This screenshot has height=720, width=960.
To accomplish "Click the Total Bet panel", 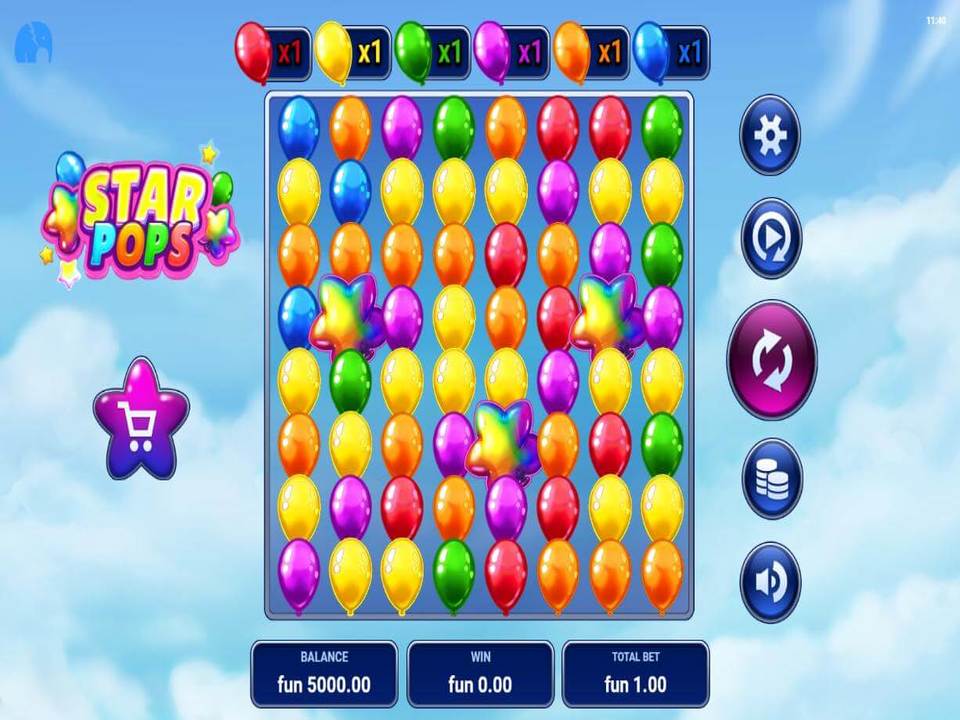I will [x=635, y=673].
